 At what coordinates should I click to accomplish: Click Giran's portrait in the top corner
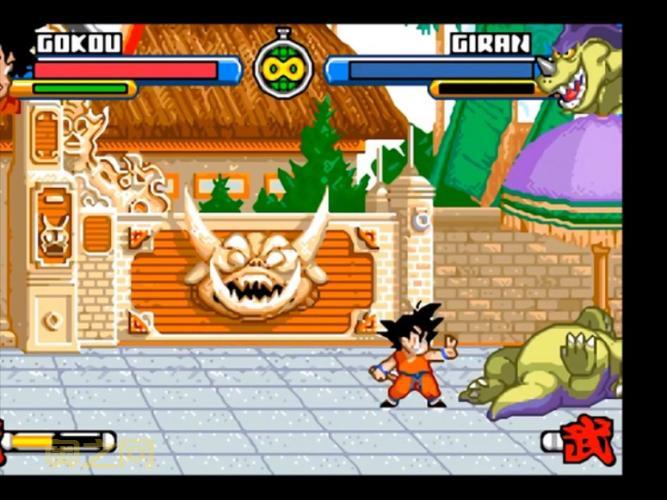click(x=583, y=70)
